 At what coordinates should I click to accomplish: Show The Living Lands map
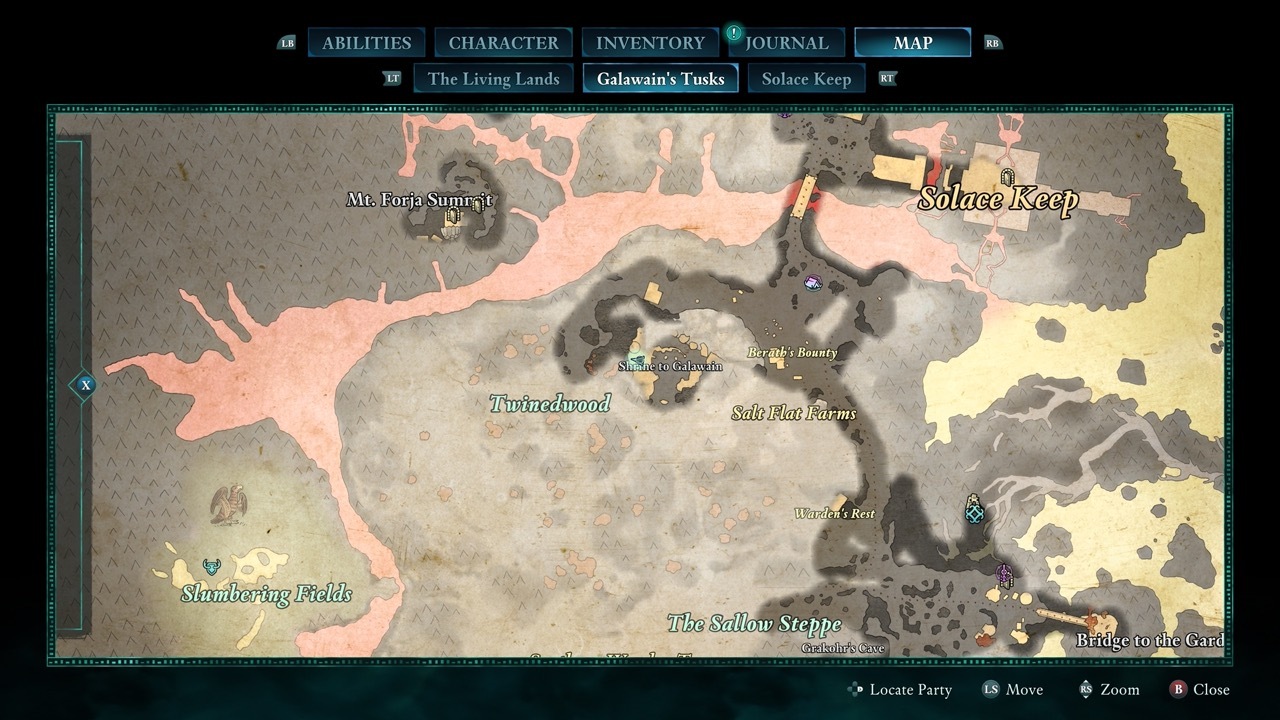[x=493, y=79]
